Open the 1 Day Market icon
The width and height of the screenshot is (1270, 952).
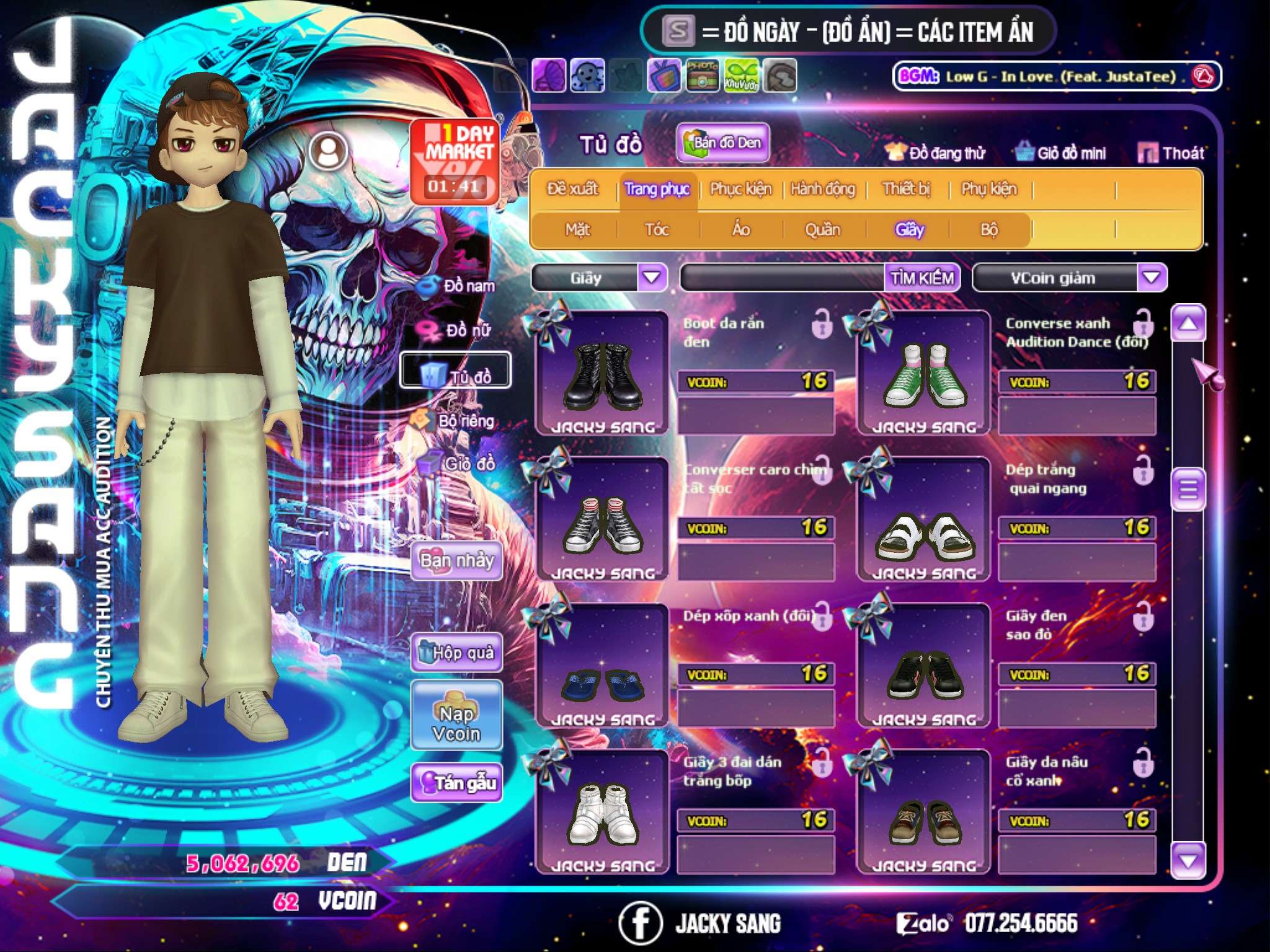pos(455,161)
